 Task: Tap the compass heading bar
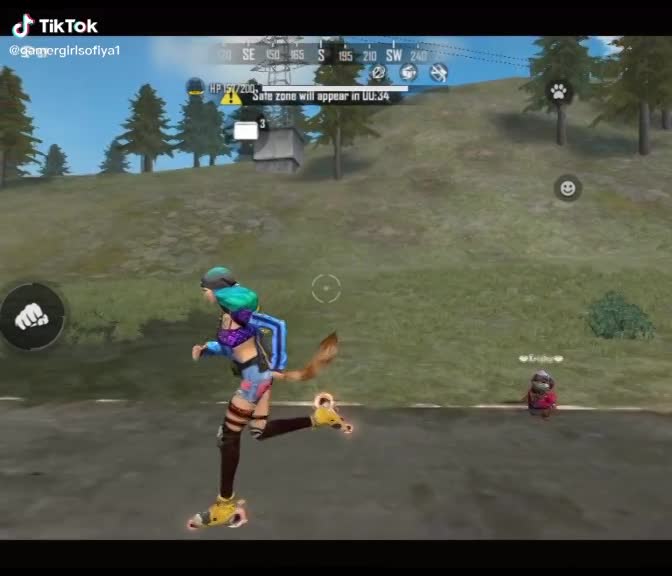322,55
